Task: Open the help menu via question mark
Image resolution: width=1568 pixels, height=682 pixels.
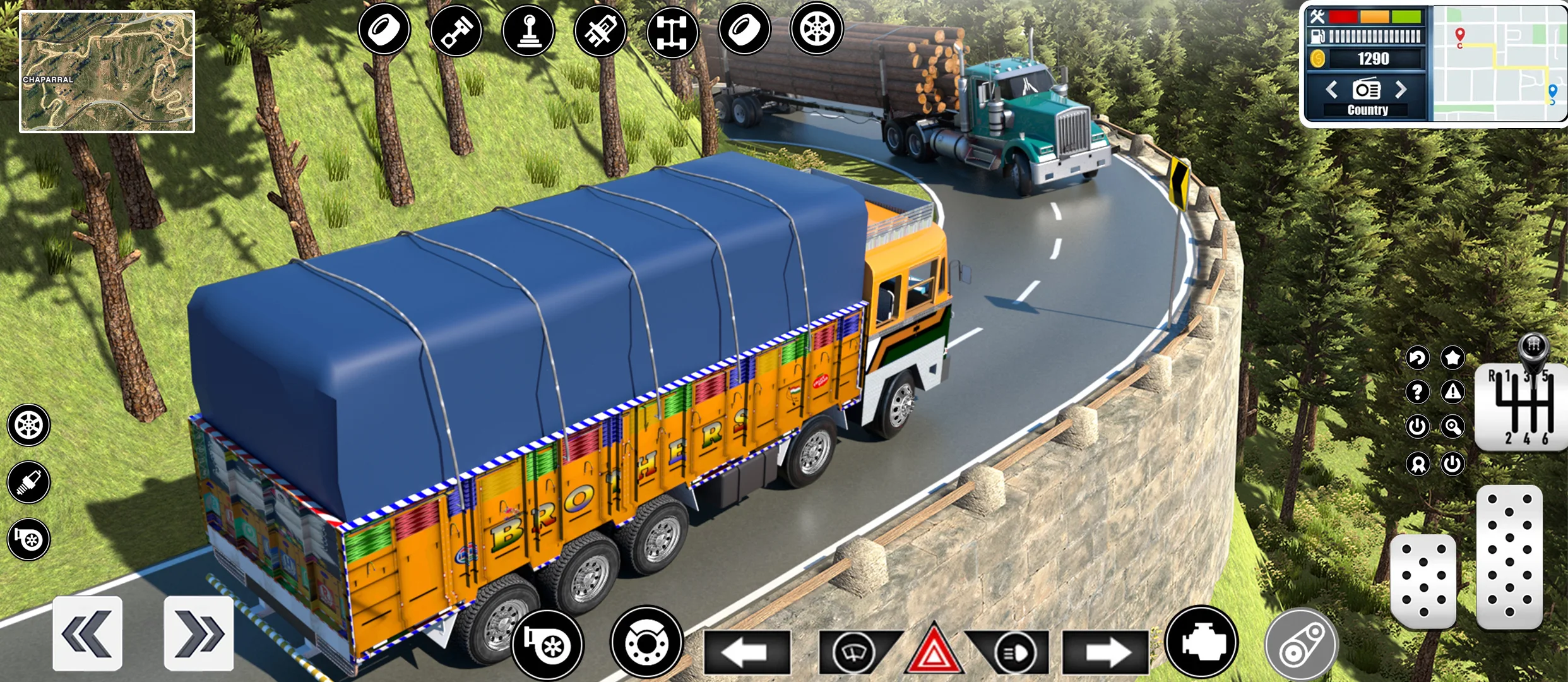Action: pos(1417,392)
